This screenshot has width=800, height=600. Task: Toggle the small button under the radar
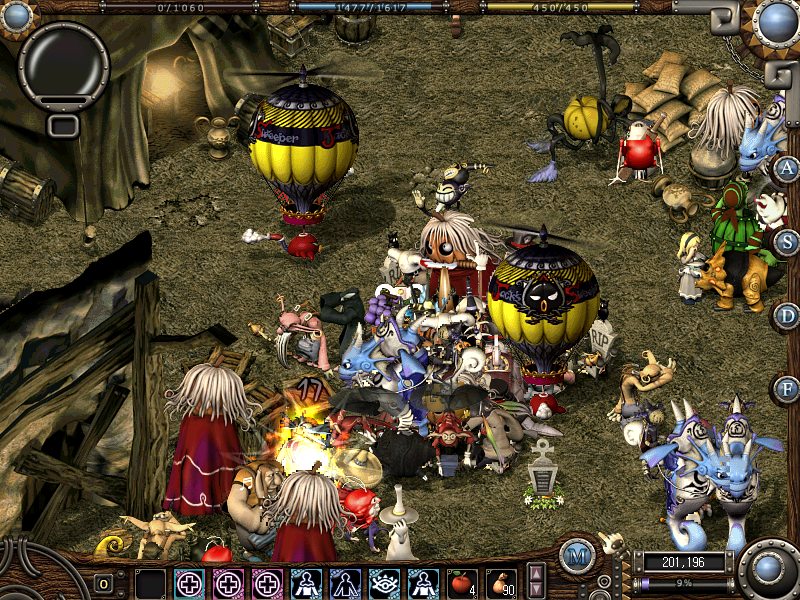[x=63, y=125]
